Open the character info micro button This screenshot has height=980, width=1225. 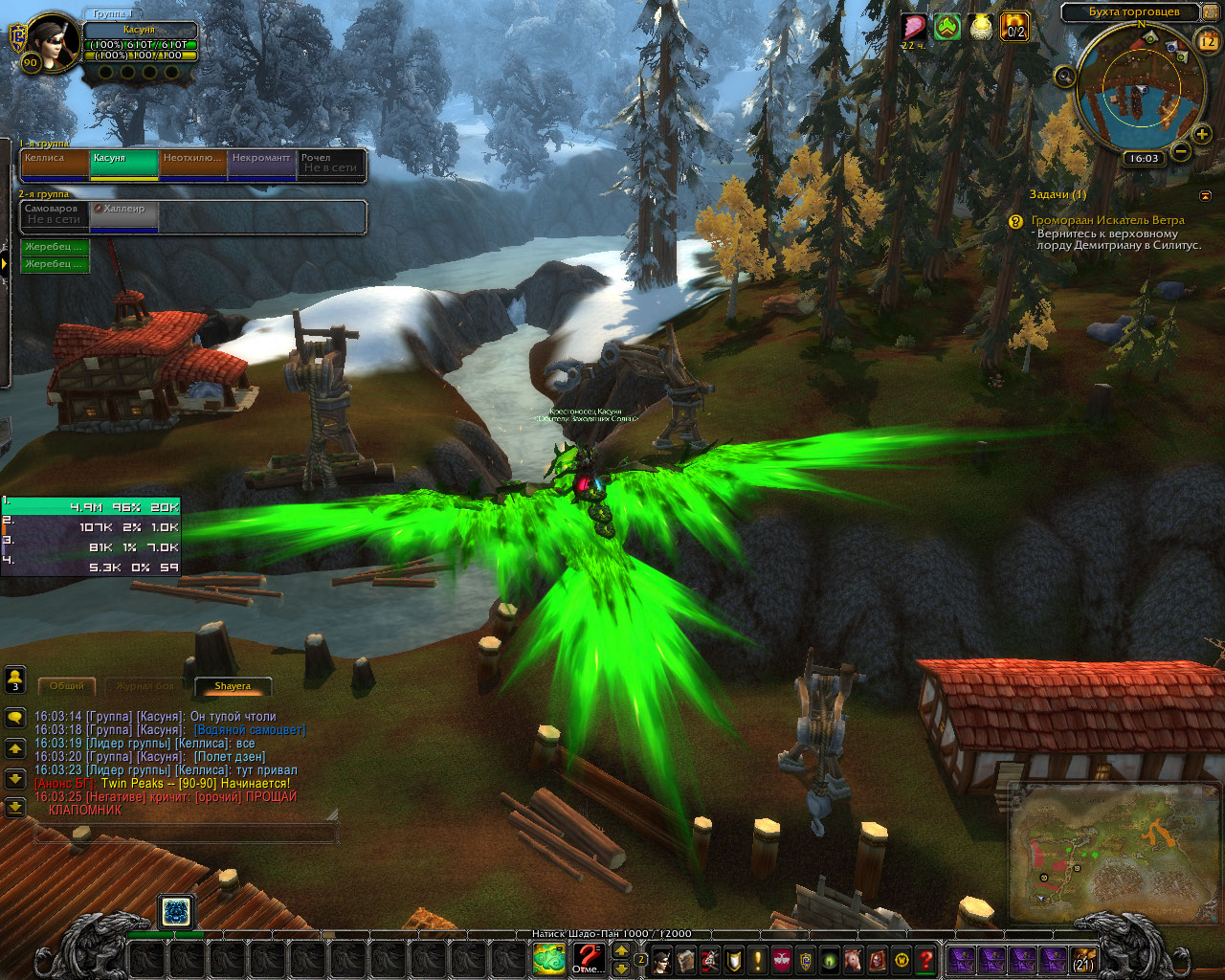pyautogui.click(x=661, y=959)
